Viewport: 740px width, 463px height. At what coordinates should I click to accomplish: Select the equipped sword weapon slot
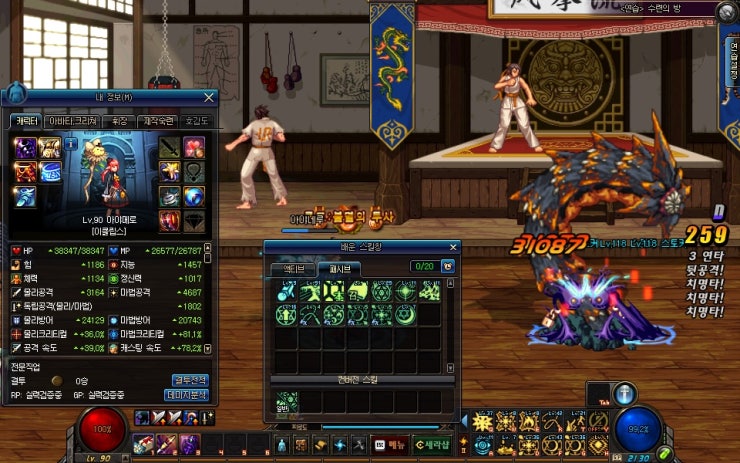(x=169, y=148)
